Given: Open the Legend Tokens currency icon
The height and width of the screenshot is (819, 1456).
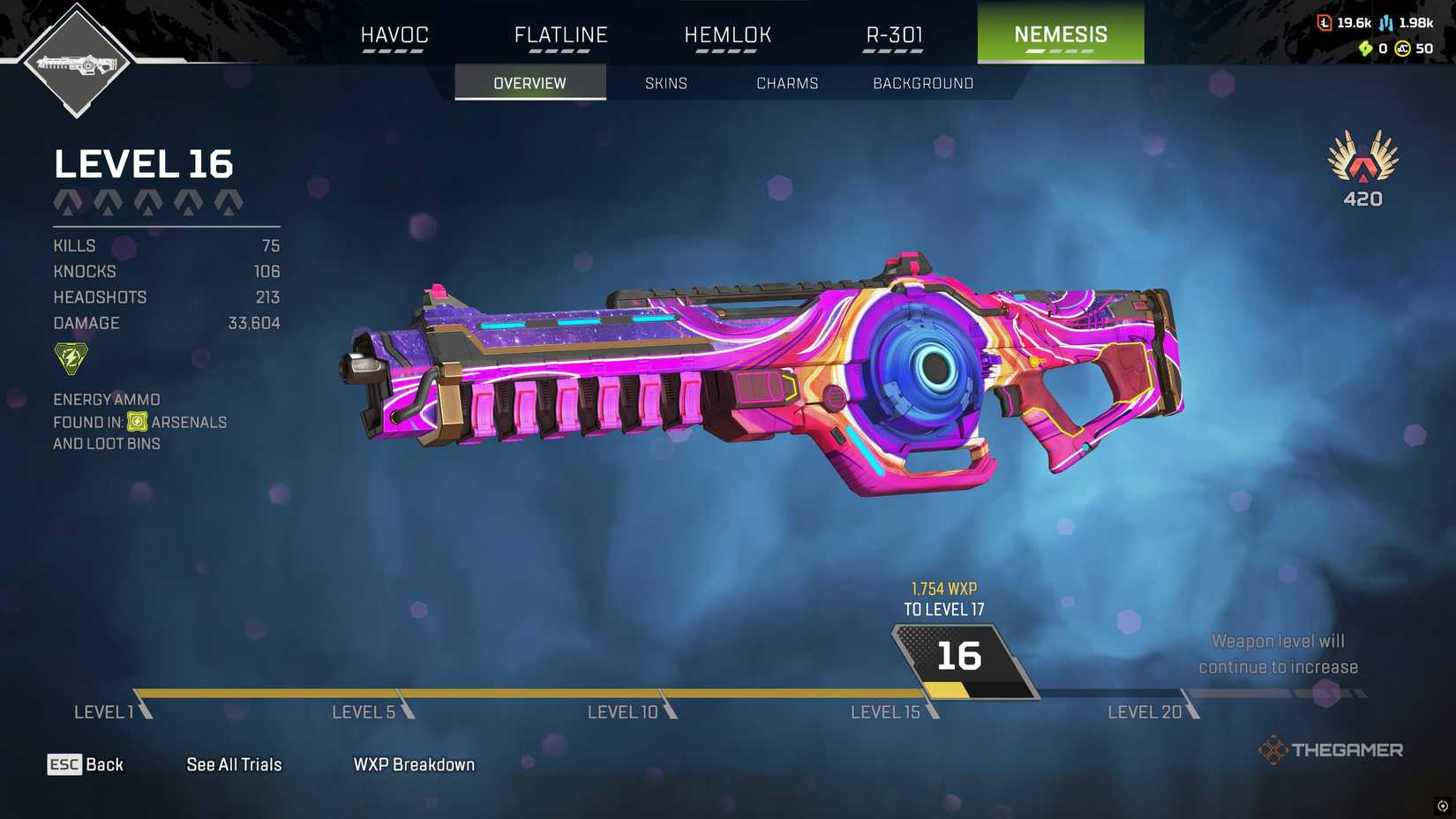Looking at the screenshot, I should (1325, 23).
